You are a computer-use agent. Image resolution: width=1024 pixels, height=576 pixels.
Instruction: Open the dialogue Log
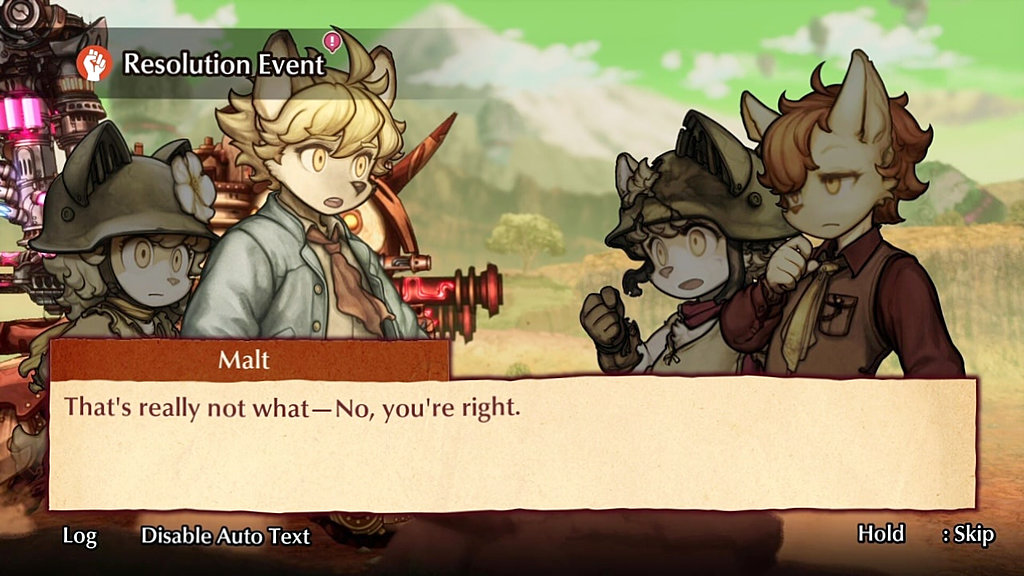[x=80, y=536]
